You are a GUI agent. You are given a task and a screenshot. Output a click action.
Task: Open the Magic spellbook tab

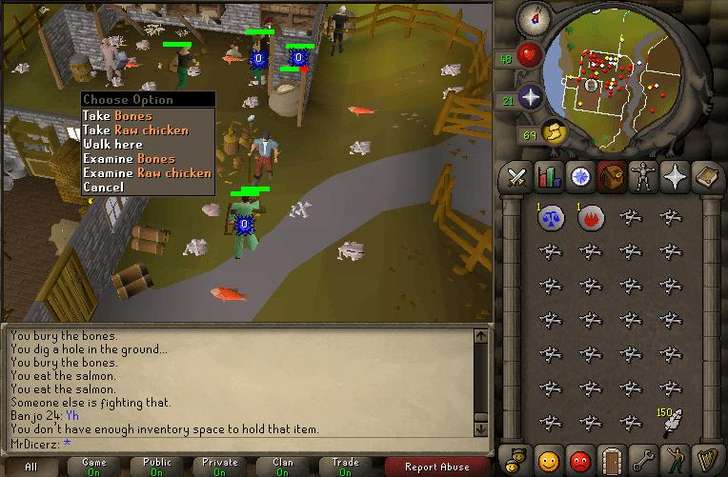[x=707, y=177]
